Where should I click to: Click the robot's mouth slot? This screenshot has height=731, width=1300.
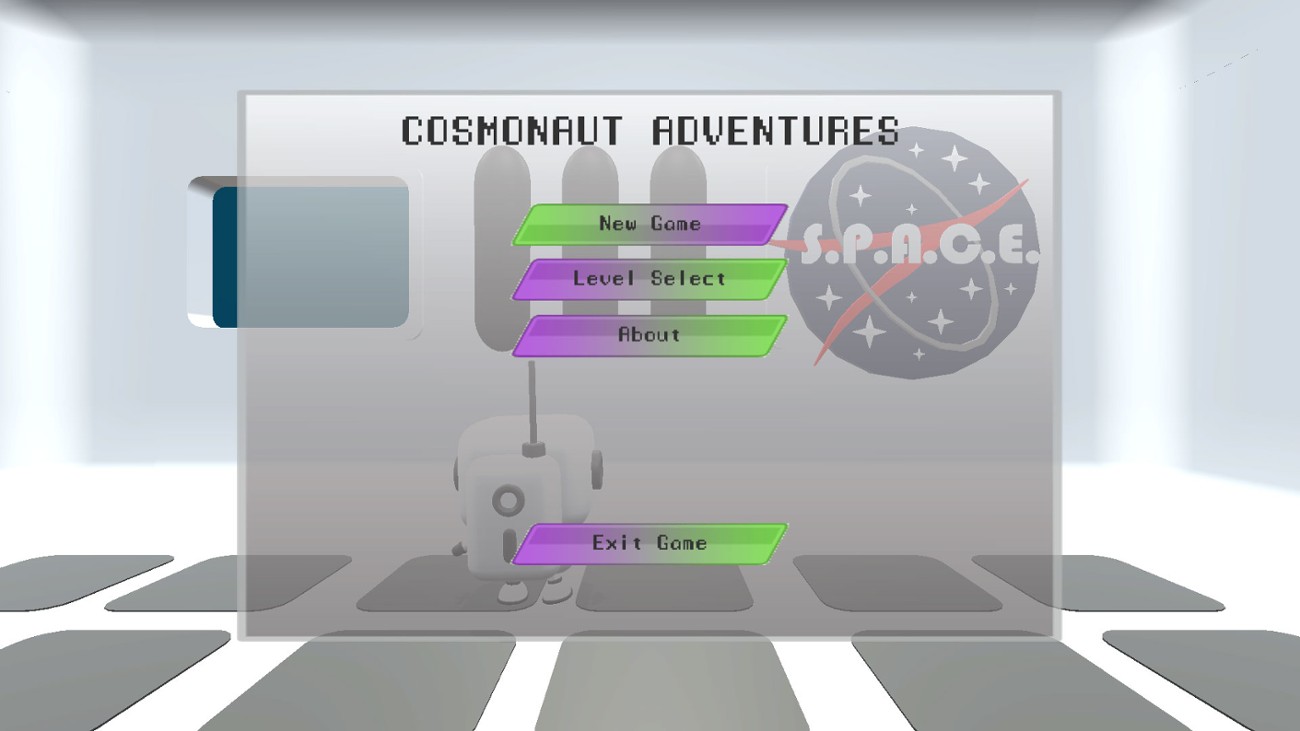[511, 540]
